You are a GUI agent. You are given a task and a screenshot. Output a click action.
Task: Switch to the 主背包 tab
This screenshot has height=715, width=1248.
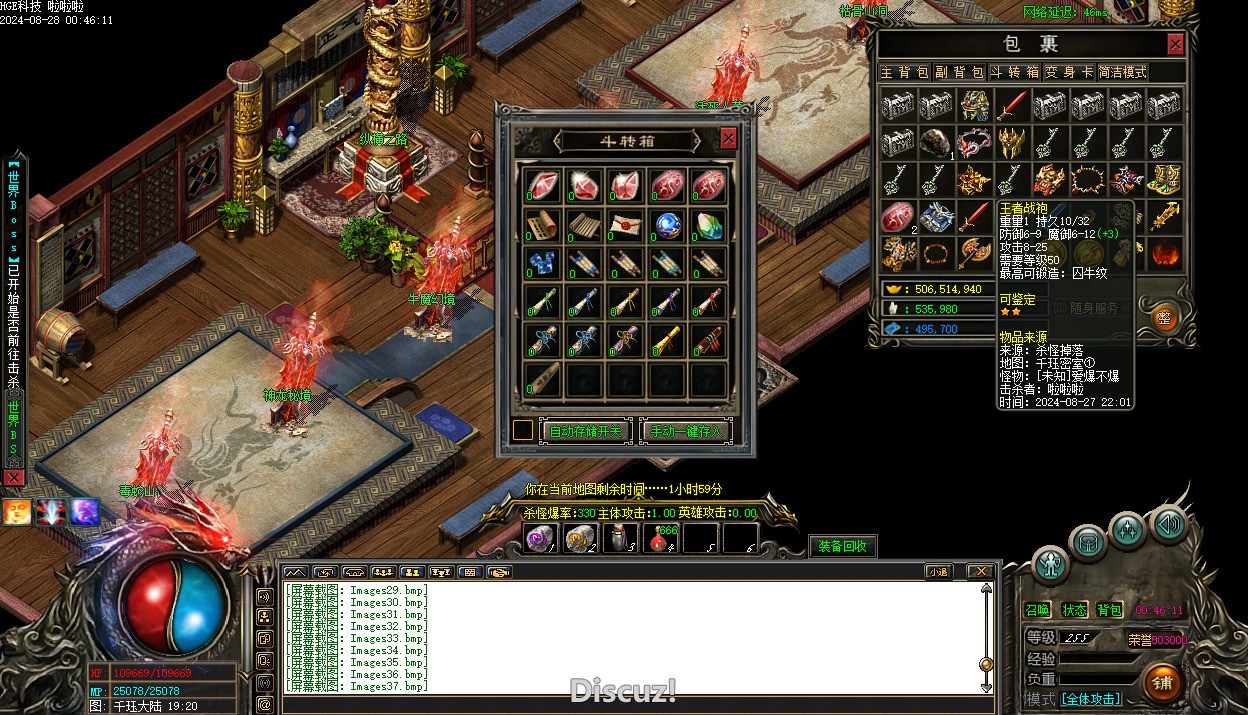coord(904,72)
